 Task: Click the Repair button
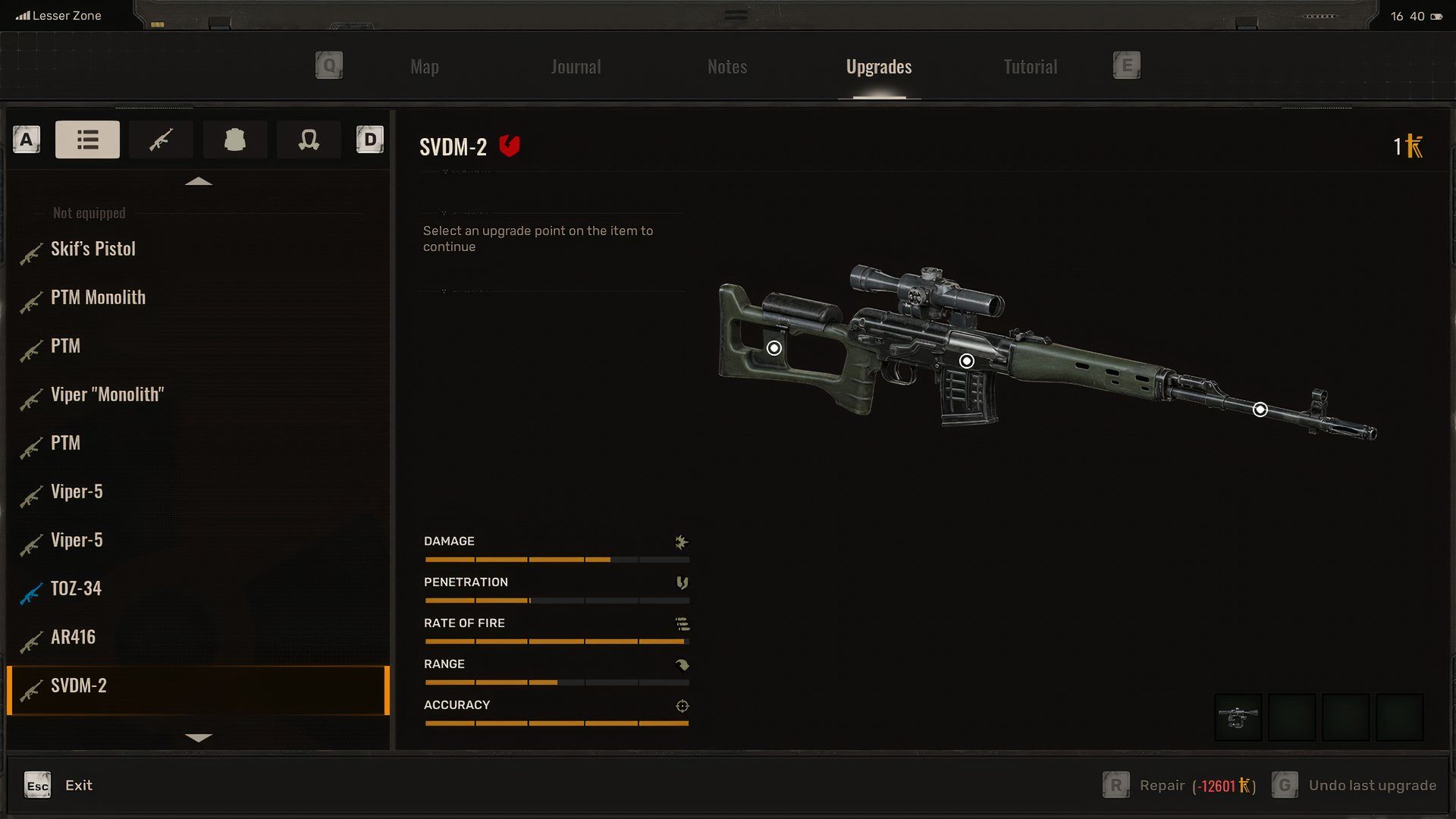tap(1179, 786)
